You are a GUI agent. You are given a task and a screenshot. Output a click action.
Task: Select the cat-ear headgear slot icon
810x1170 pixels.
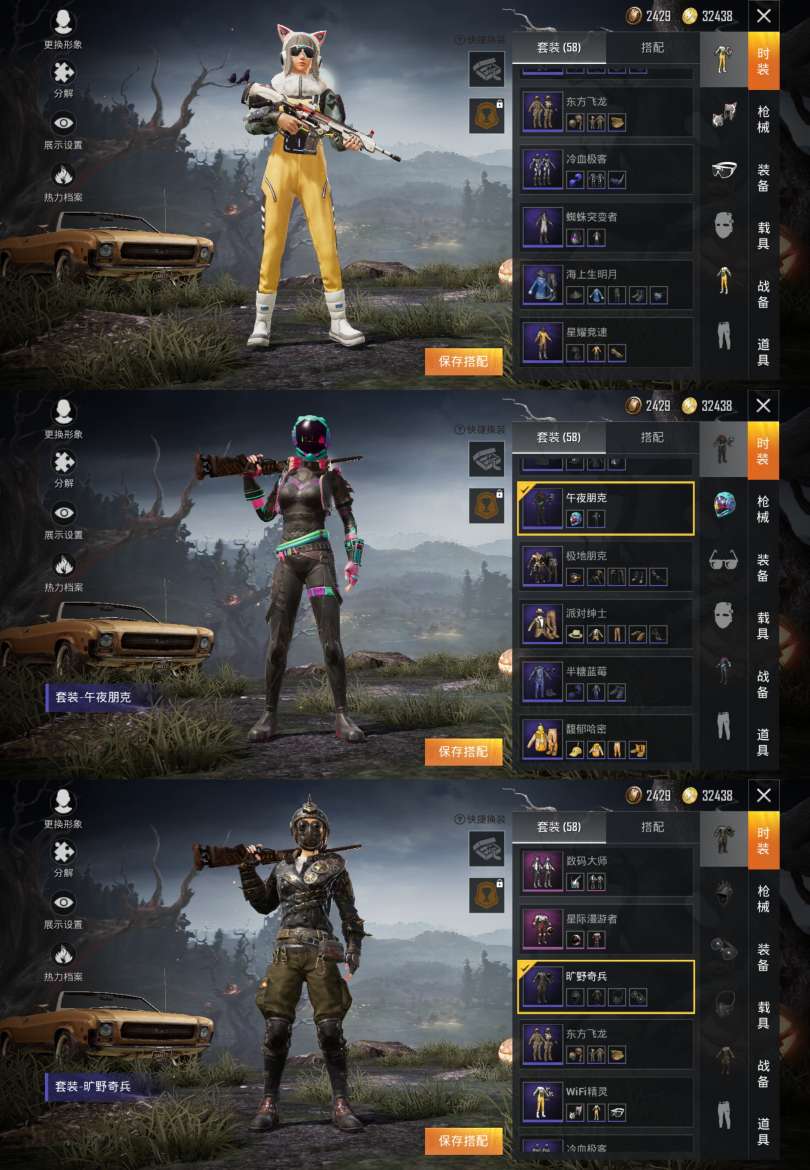tap(724, 113)
